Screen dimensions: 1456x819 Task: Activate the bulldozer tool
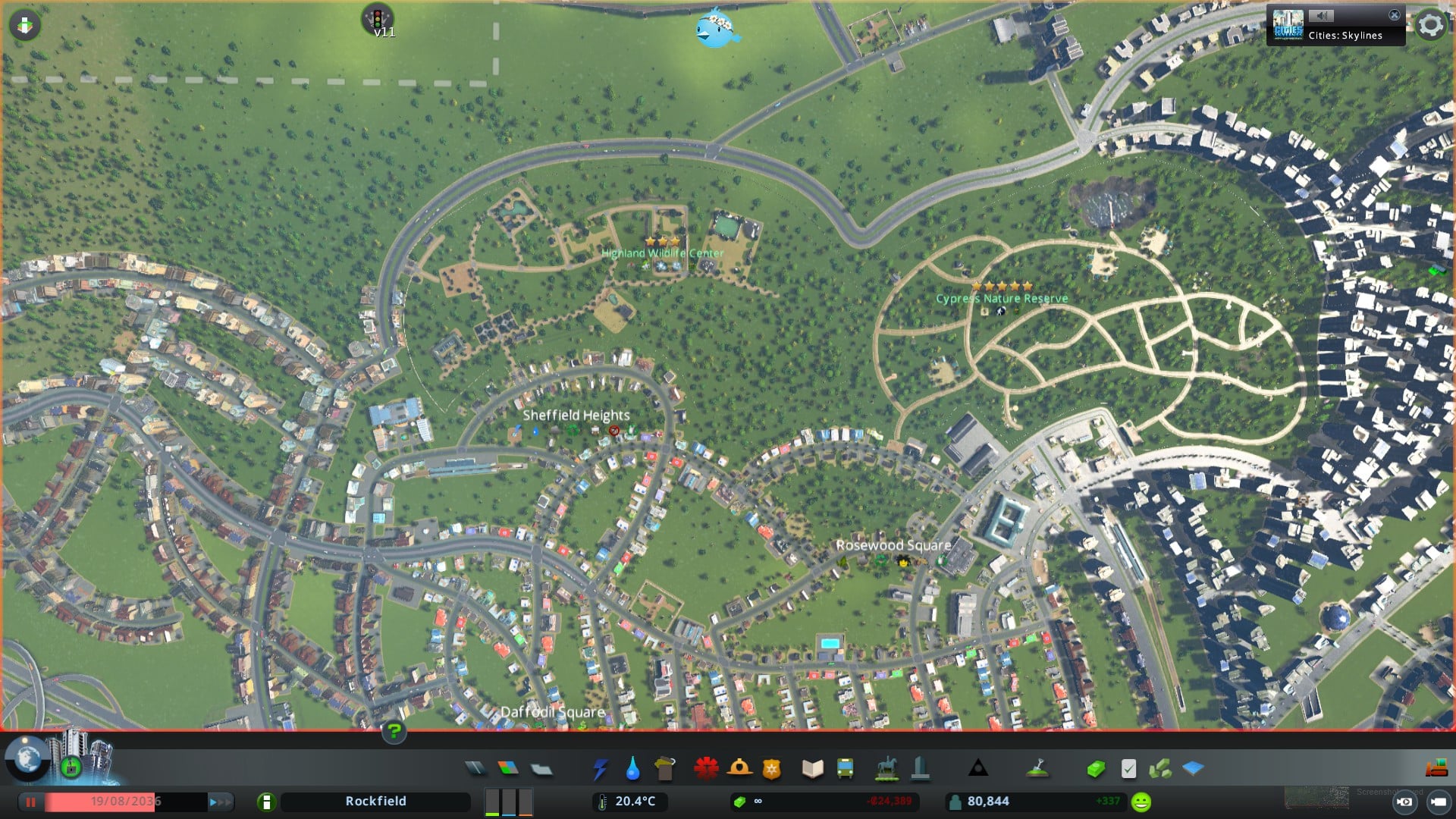point(1436,769)
